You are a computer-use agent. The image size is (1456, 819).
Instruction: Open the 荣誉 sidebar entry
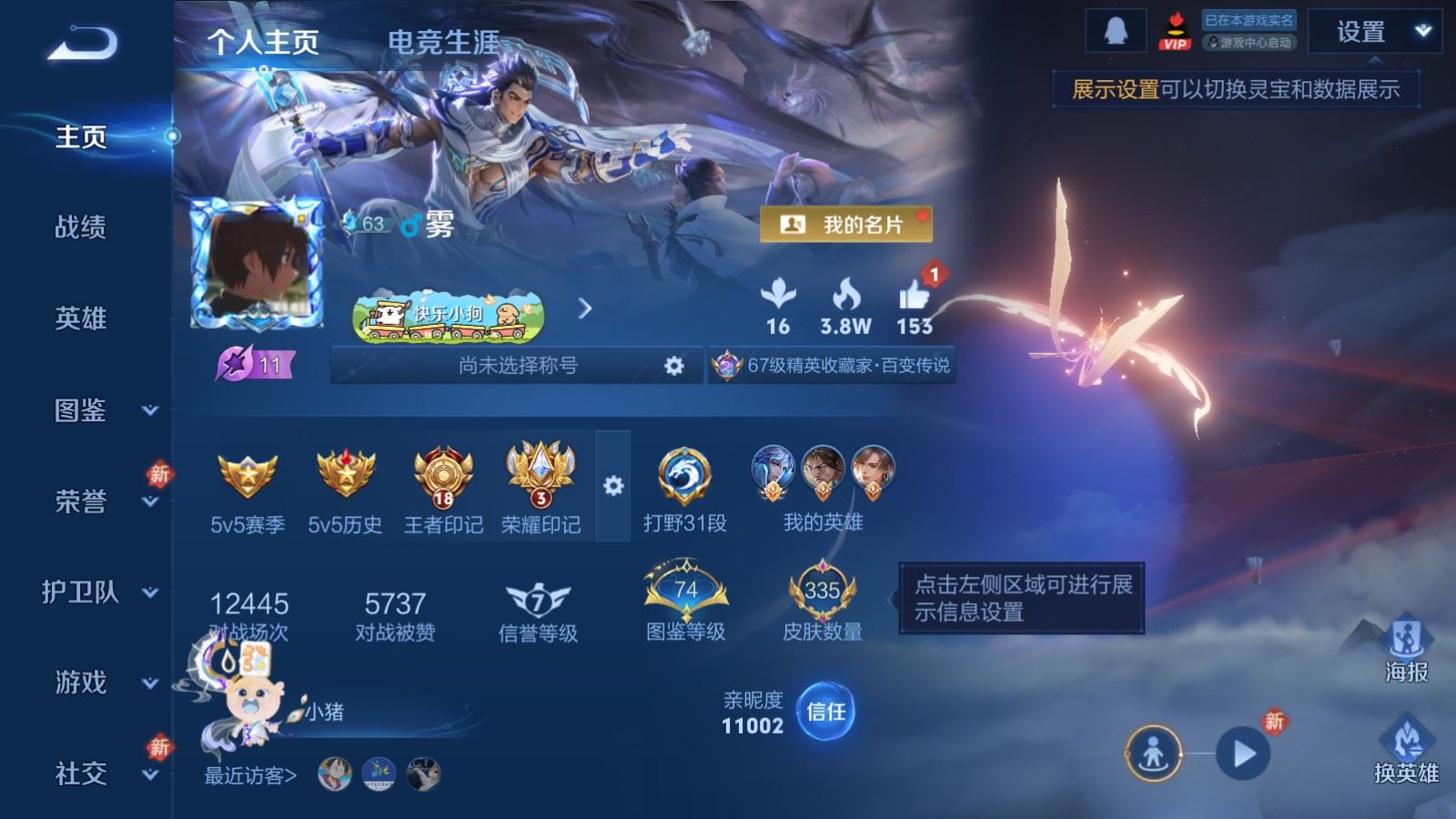tap(100, 501)
